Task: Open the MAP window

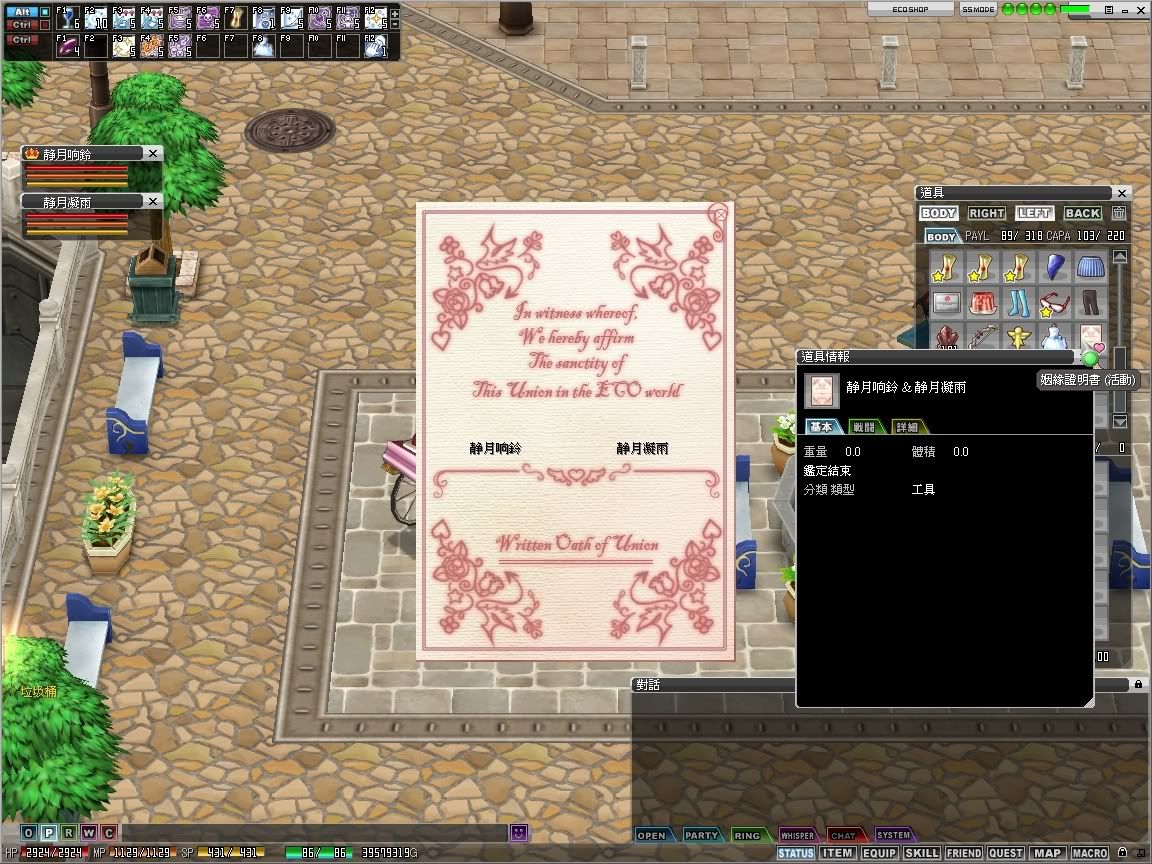Action: (1047, 853)
